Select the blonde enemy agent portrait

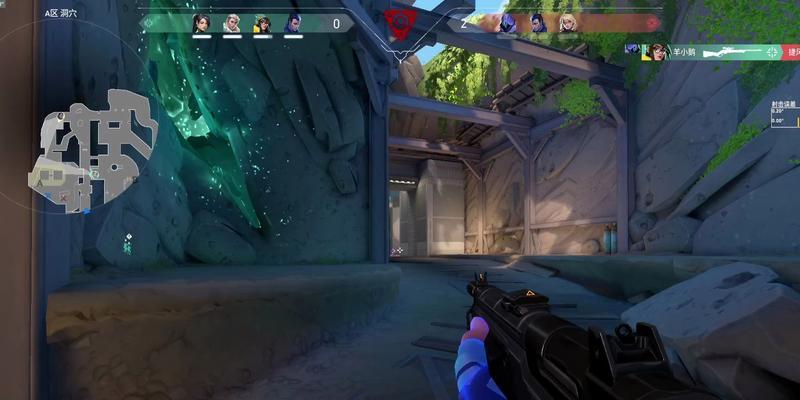[569, 23]
